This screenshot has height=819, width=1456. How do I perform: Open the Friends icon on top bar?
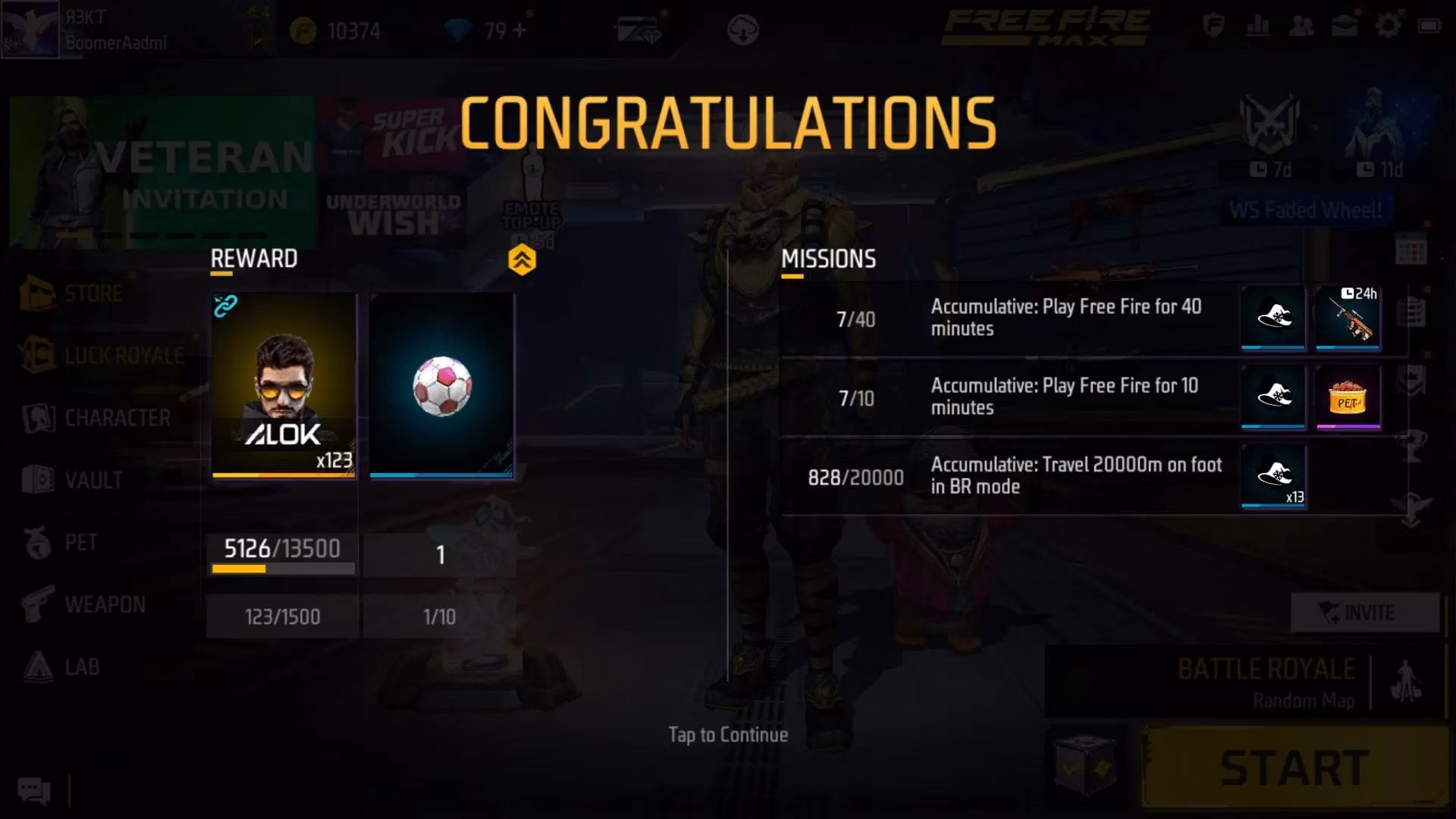[1301, 25]
